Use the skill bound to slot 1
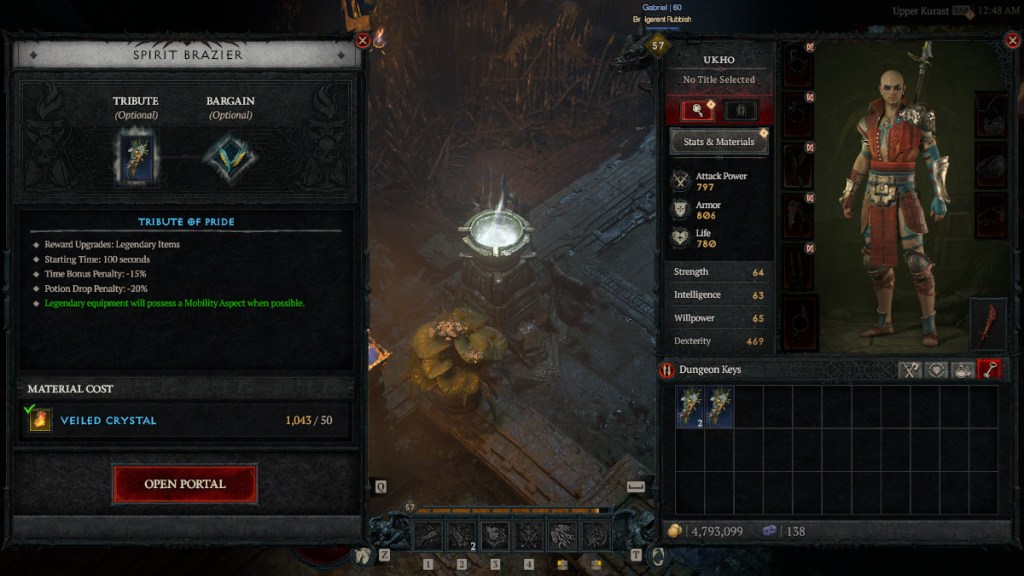 tap(429, 536)
